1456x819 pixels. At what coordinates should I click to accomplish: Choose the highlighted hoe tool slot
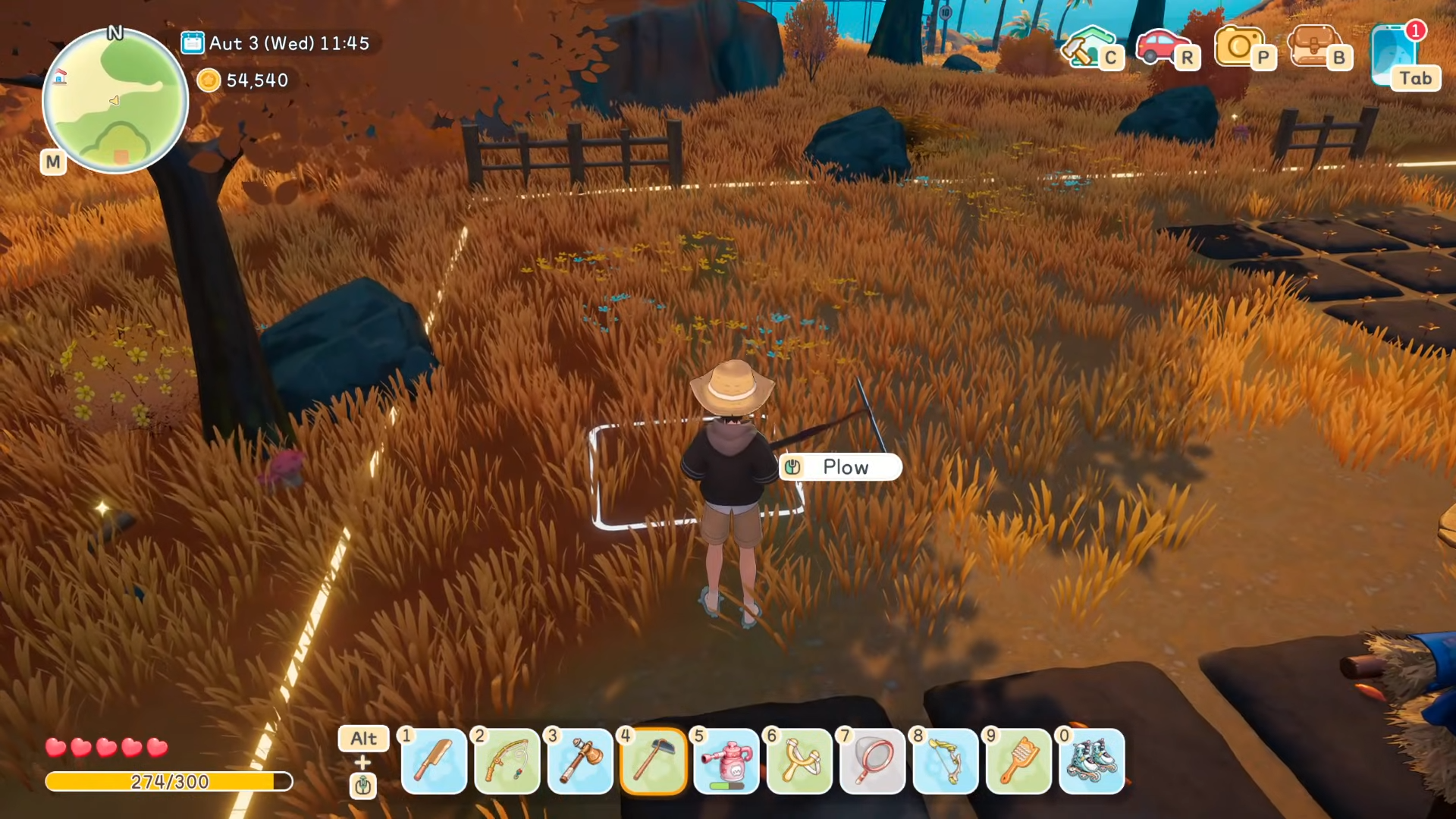click(653, 761)
